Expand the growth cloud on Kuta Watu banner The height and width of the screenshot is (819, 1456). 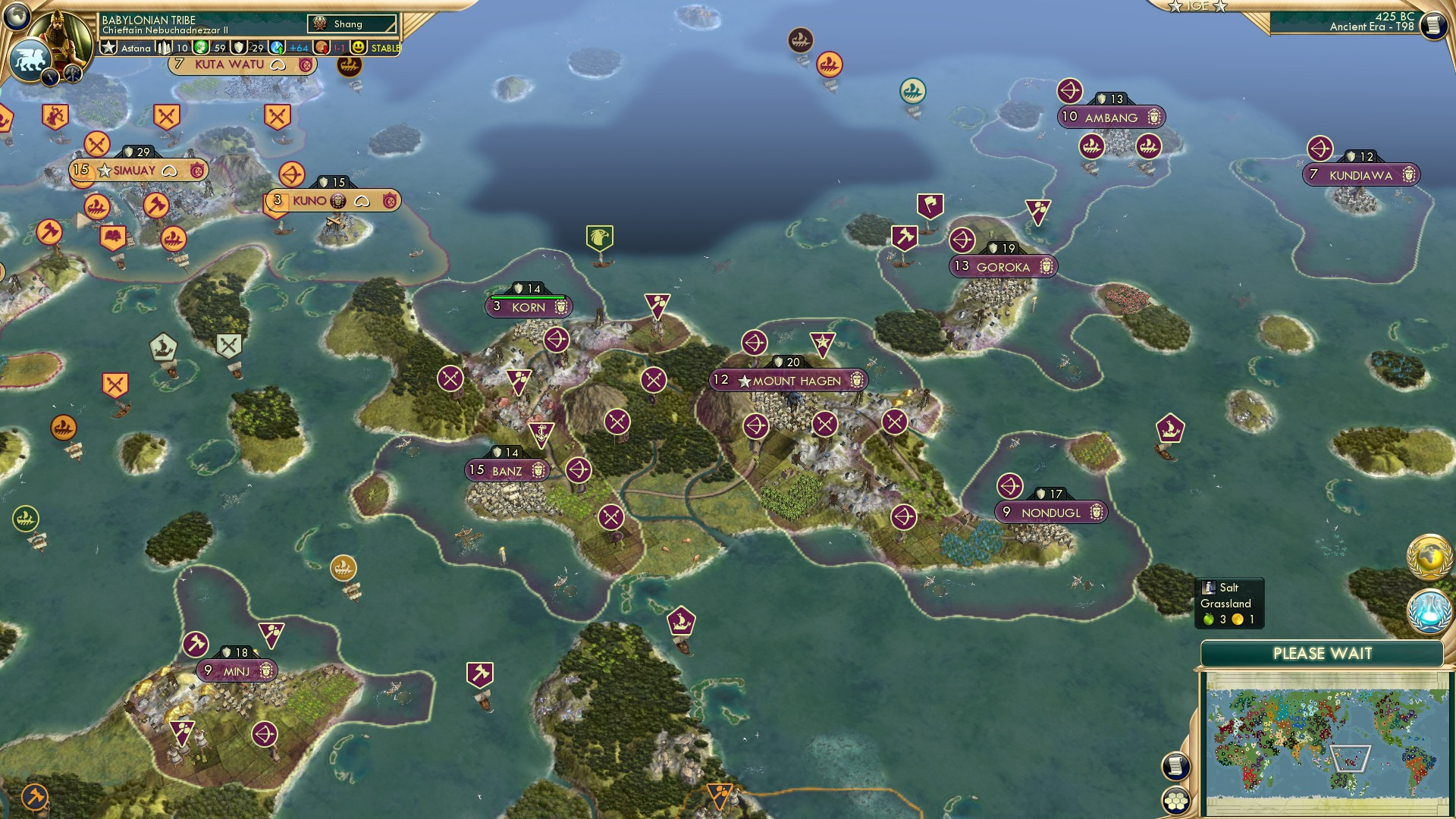click(x=278, y=65)
